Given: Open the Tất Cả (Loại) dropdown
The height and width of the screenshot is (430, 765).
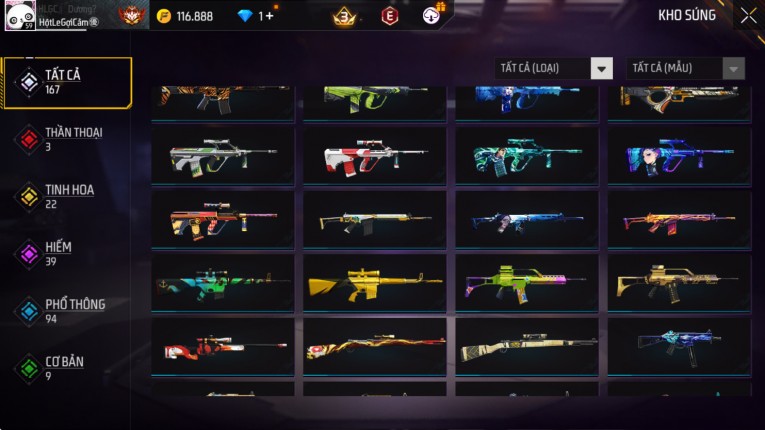Looking at the screenshot, I should (554, 68).
